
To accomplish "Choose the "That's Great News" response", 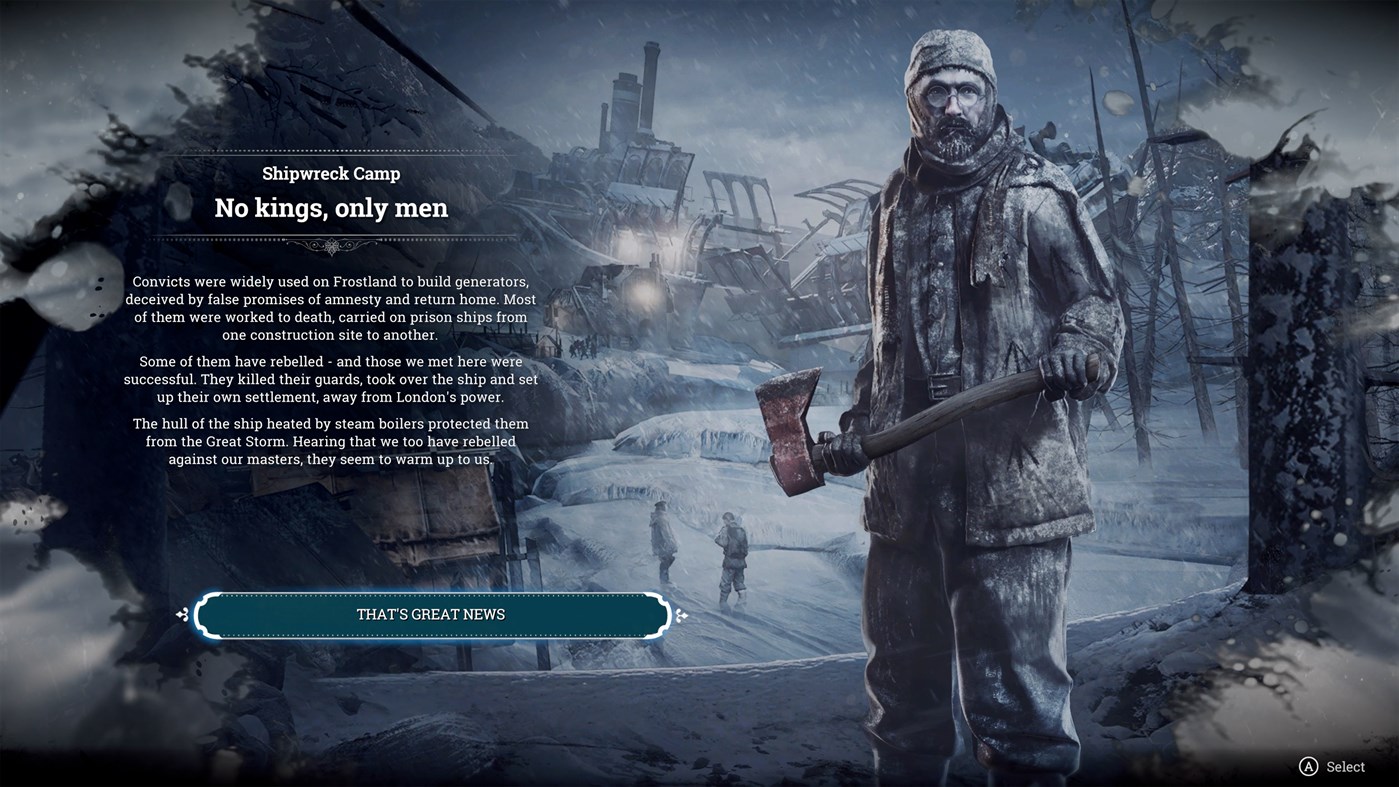I will point(431,615).
